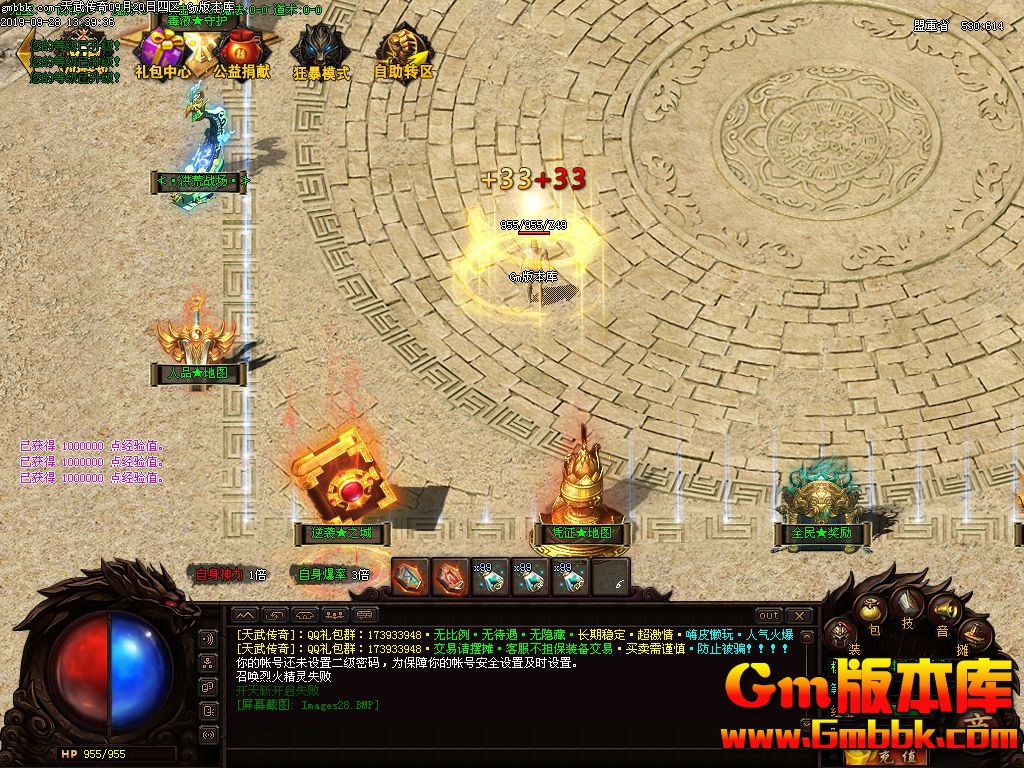This screenshot has width=1024, height=768.
Task: Open the stall (摊) button
Action: coord(974,633)
